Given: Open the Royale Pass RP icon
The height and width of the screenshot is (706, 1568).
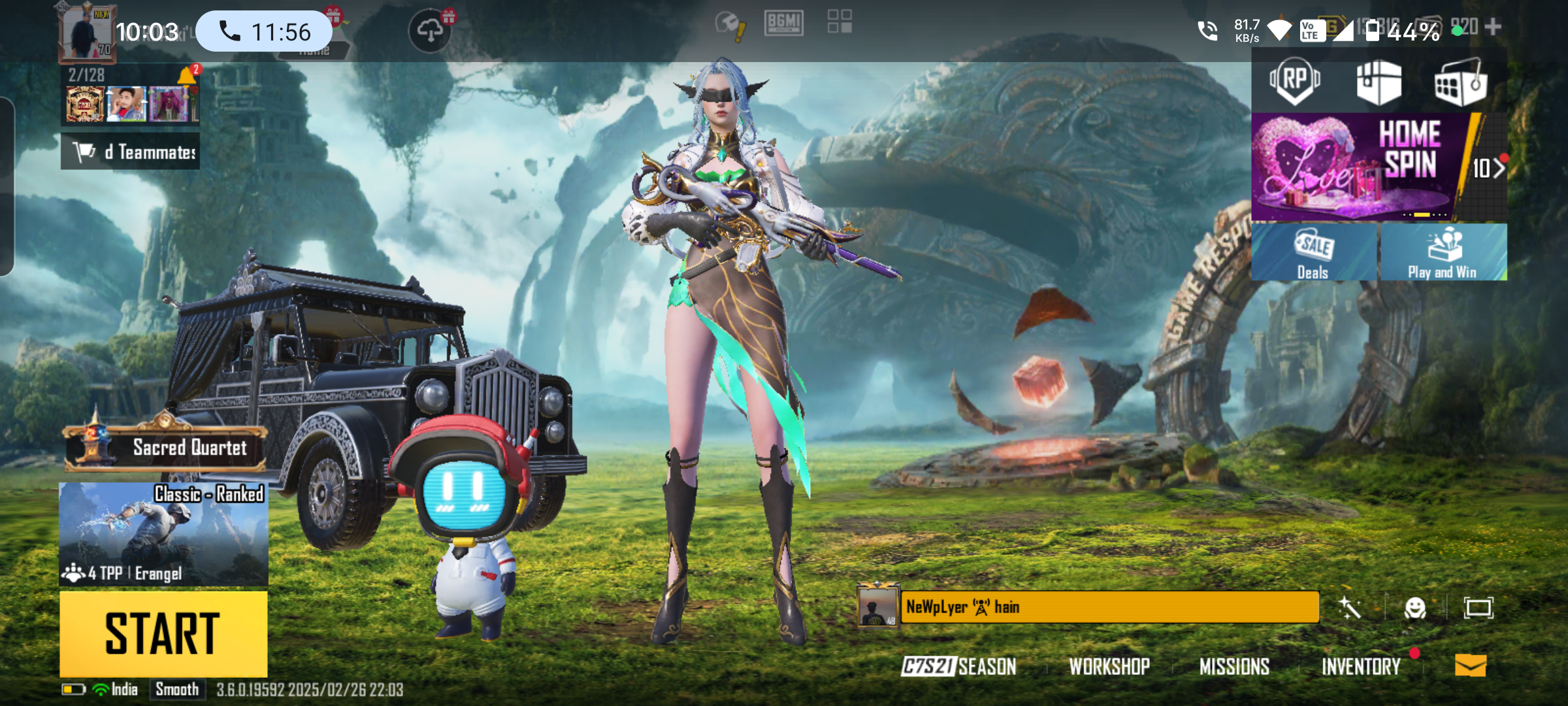Looking at the screenshot, I should 1294,82.
